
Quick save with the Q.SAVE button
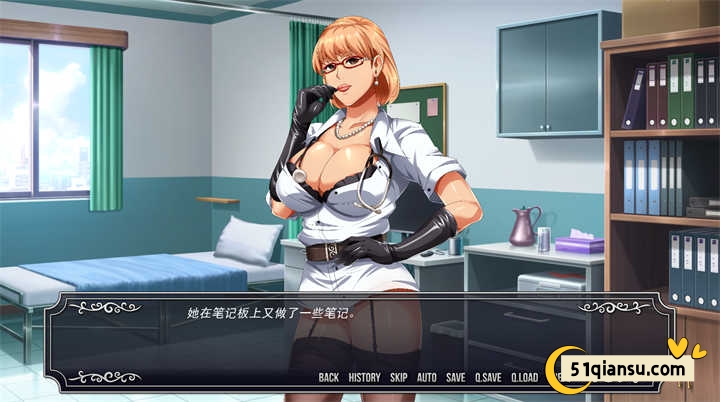(x=488, y=378)
